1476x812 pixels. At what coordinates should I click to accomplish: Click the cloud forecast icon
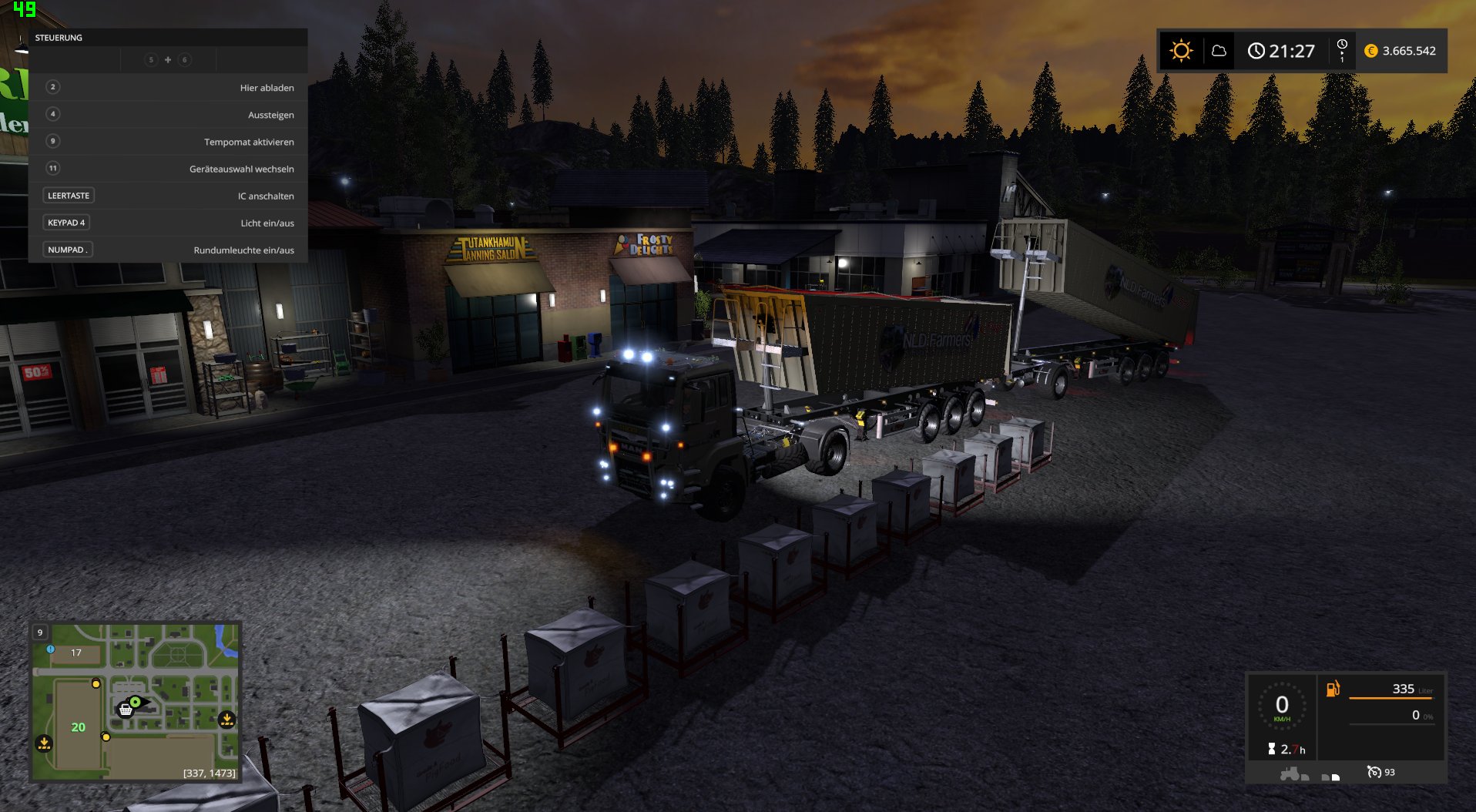(1219, 51)
